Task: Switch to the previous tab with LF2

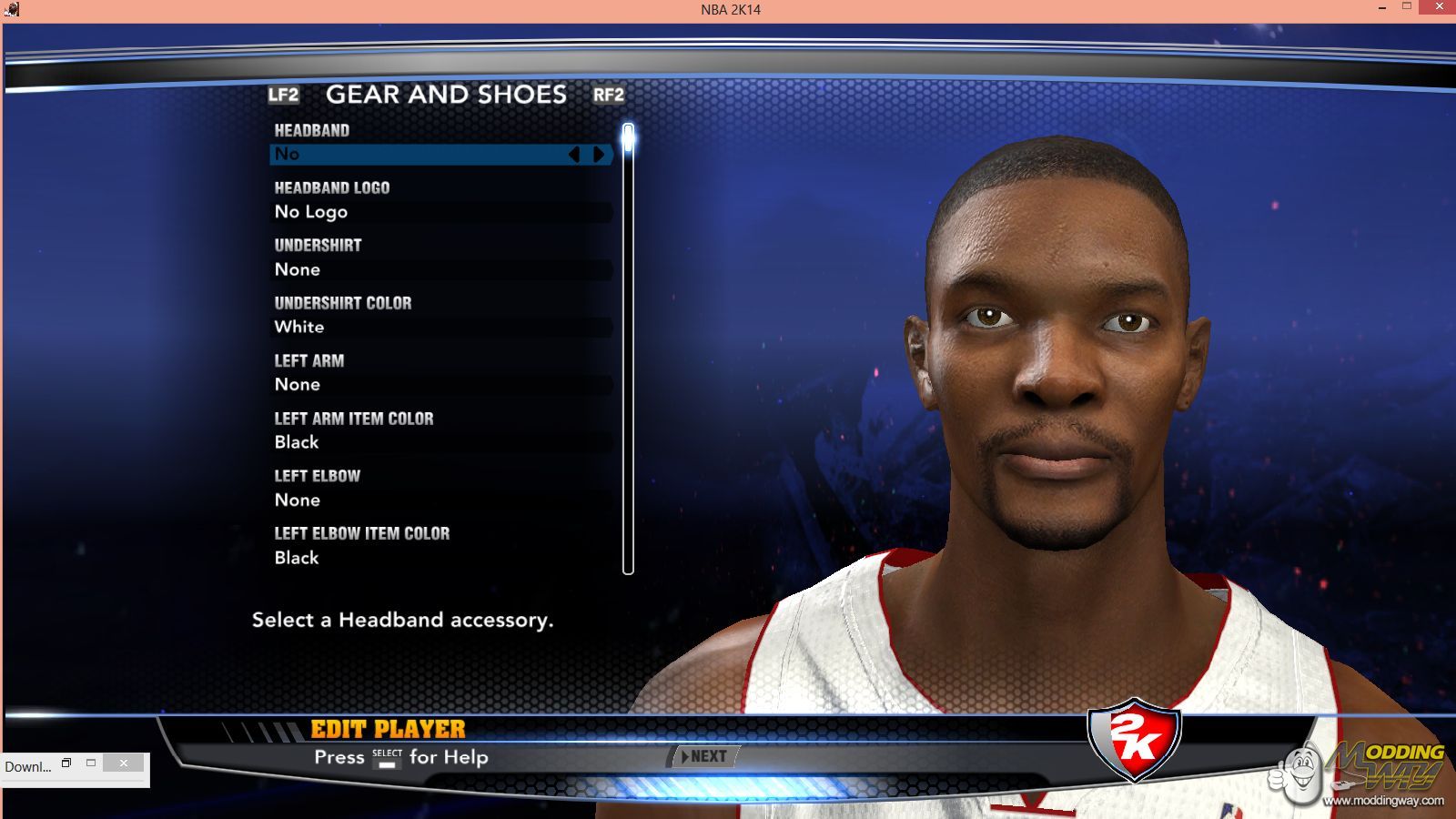Action: [283, 95]
